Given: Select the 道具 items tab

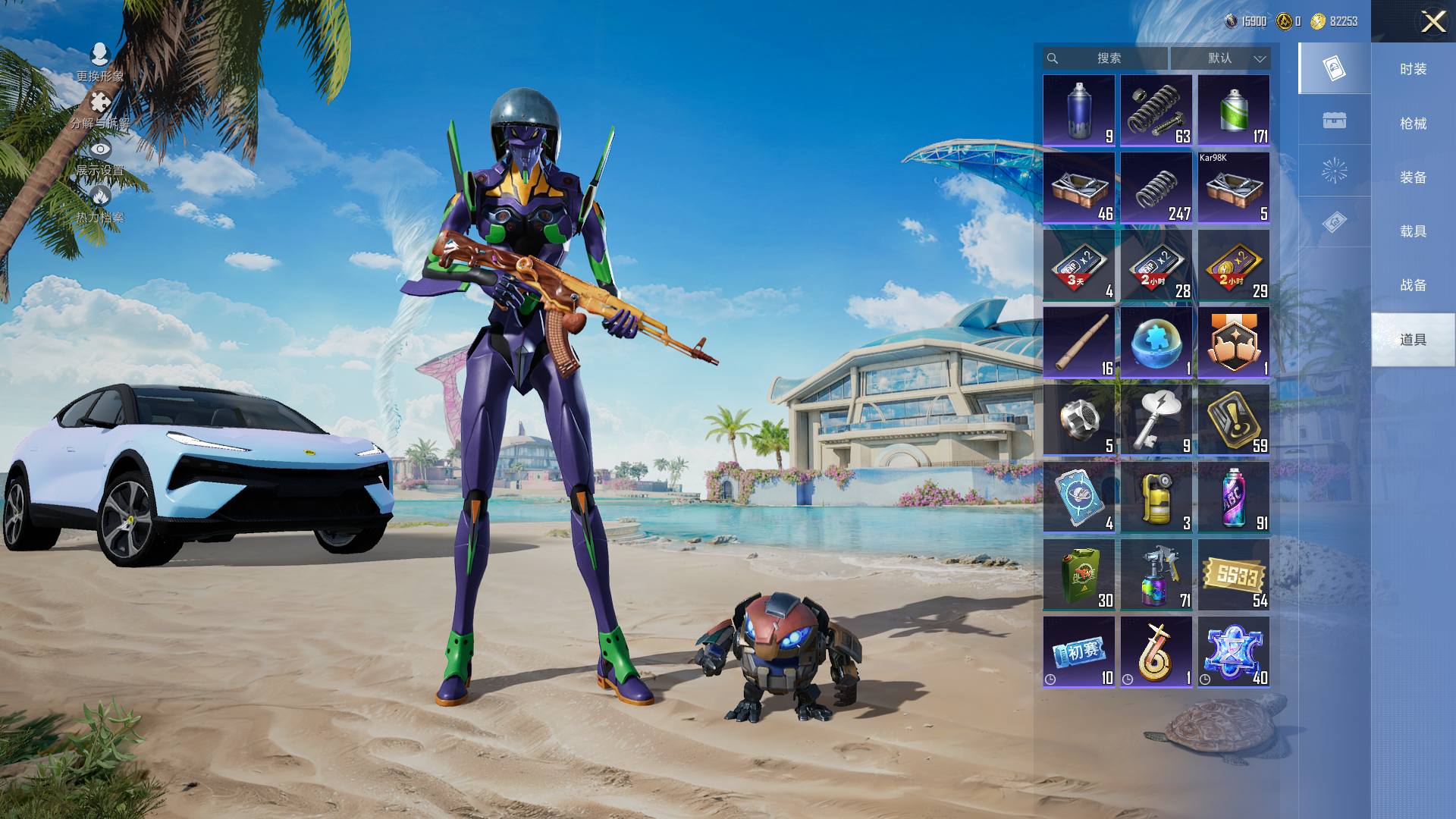Looking at the screenshot, I should click(x=1413, y=339).
